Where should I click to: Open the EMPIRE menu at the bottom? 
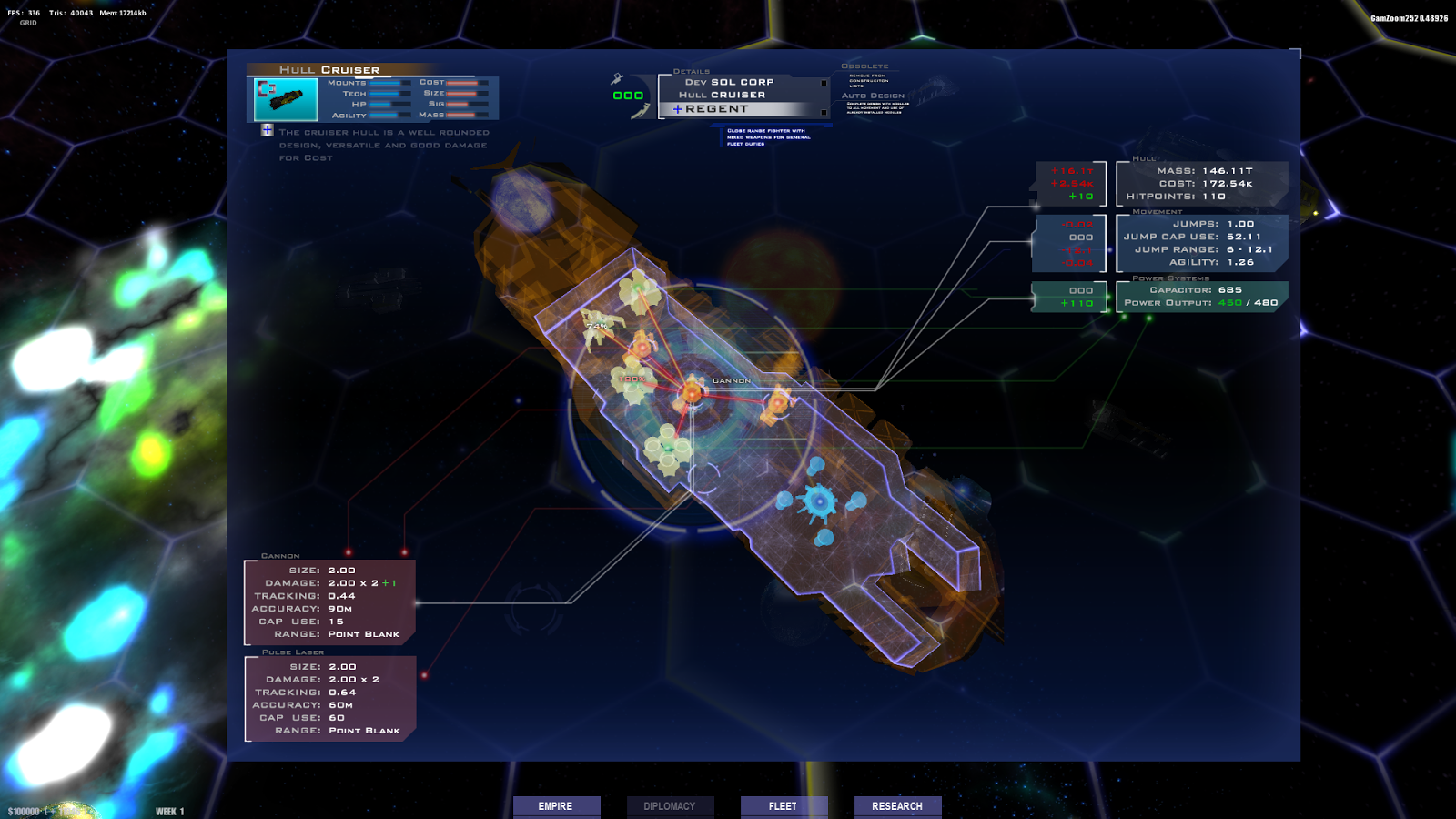(556, 806)
